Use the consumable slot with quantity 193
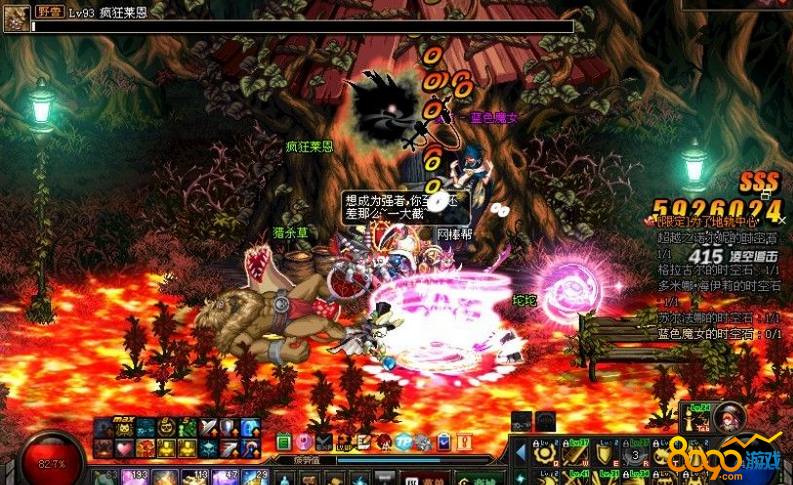This screenshot has height=485, width=793. 135,477
